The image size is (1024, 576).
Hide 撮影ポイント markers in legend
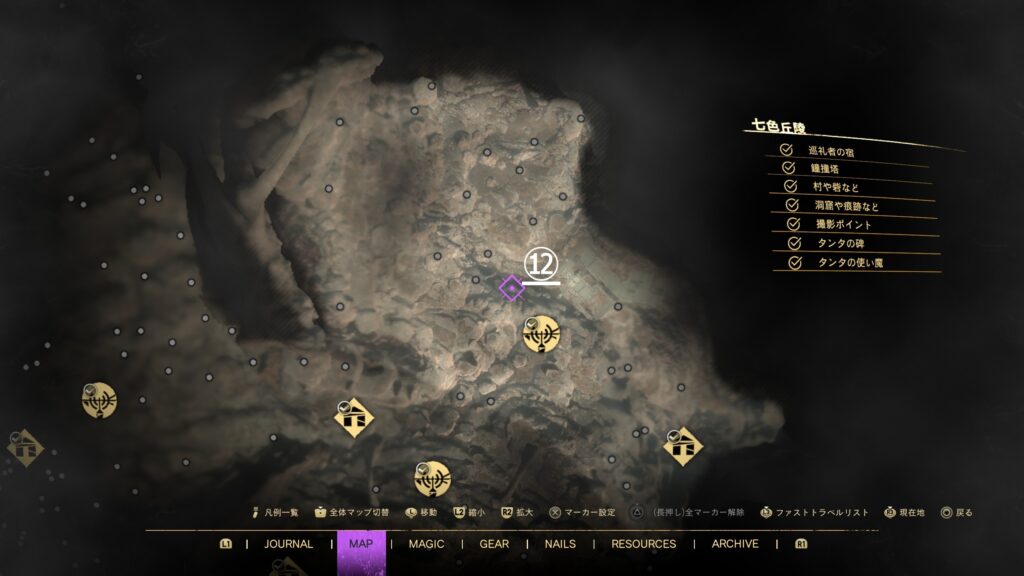pyautogui.click(x=794, y=224)
